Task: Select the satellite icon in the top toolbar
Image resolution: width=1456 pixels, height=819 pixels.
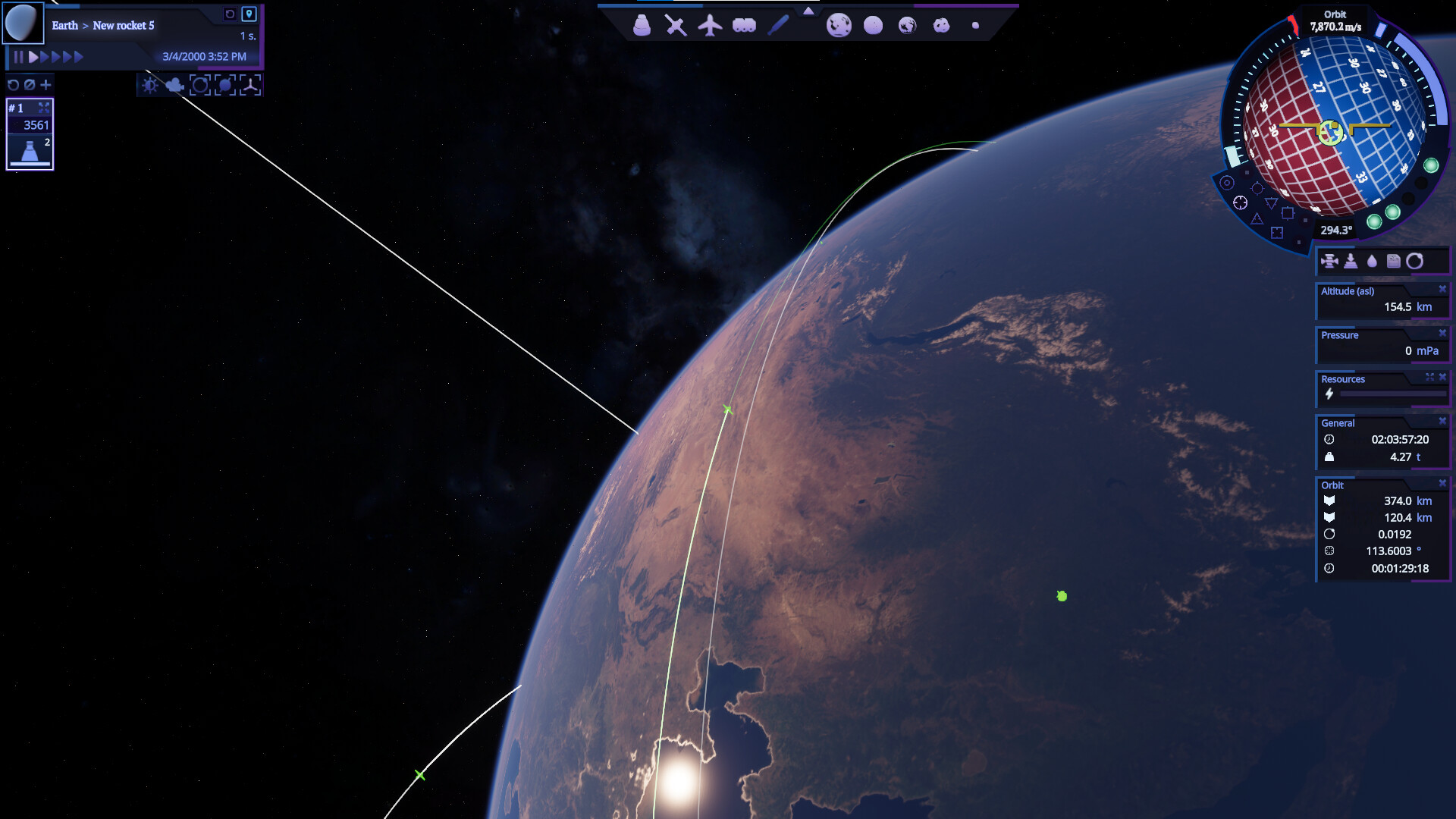Action: tap(675, 25)
